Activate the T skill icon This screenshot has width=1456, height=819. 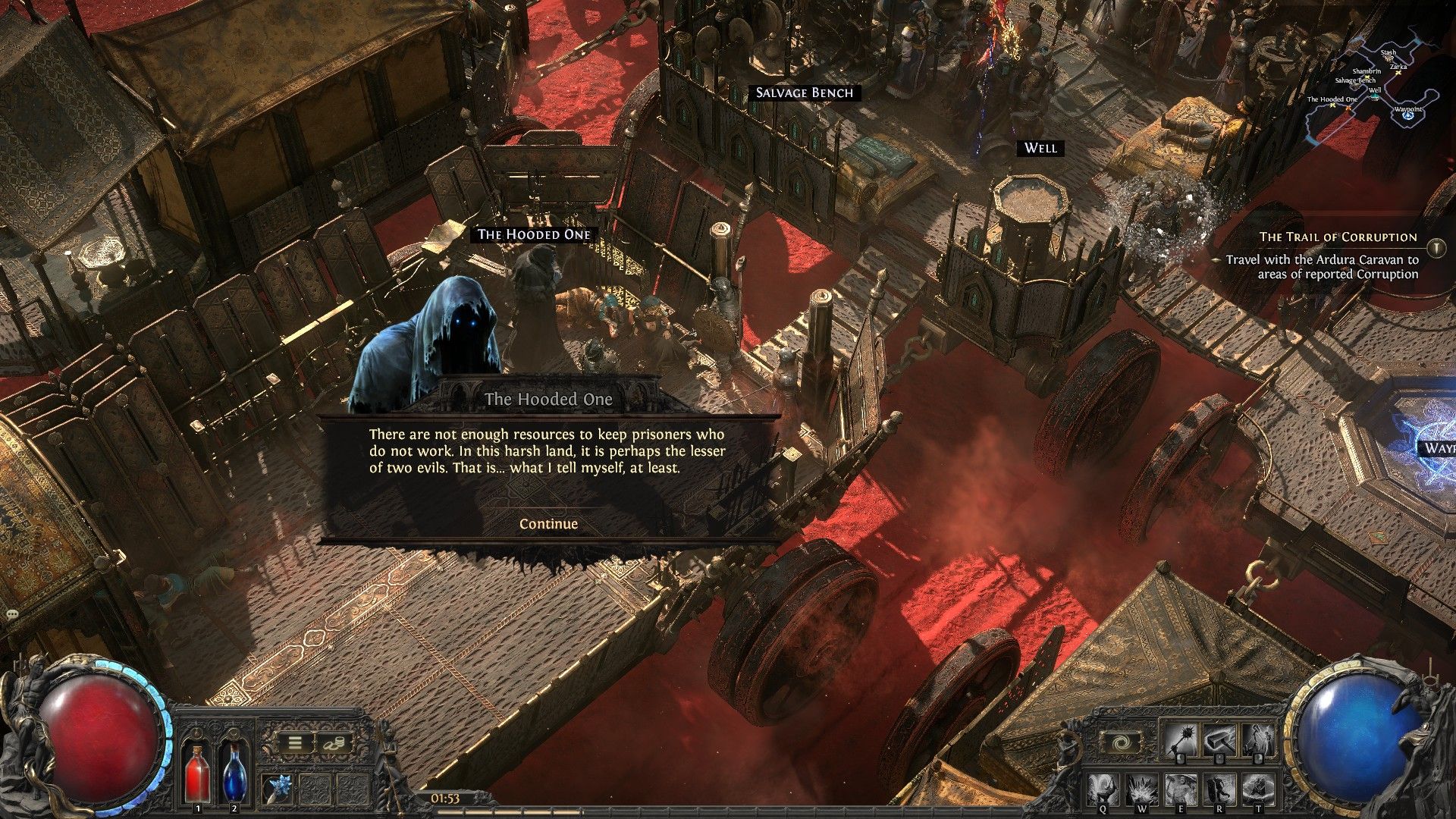1257,790
